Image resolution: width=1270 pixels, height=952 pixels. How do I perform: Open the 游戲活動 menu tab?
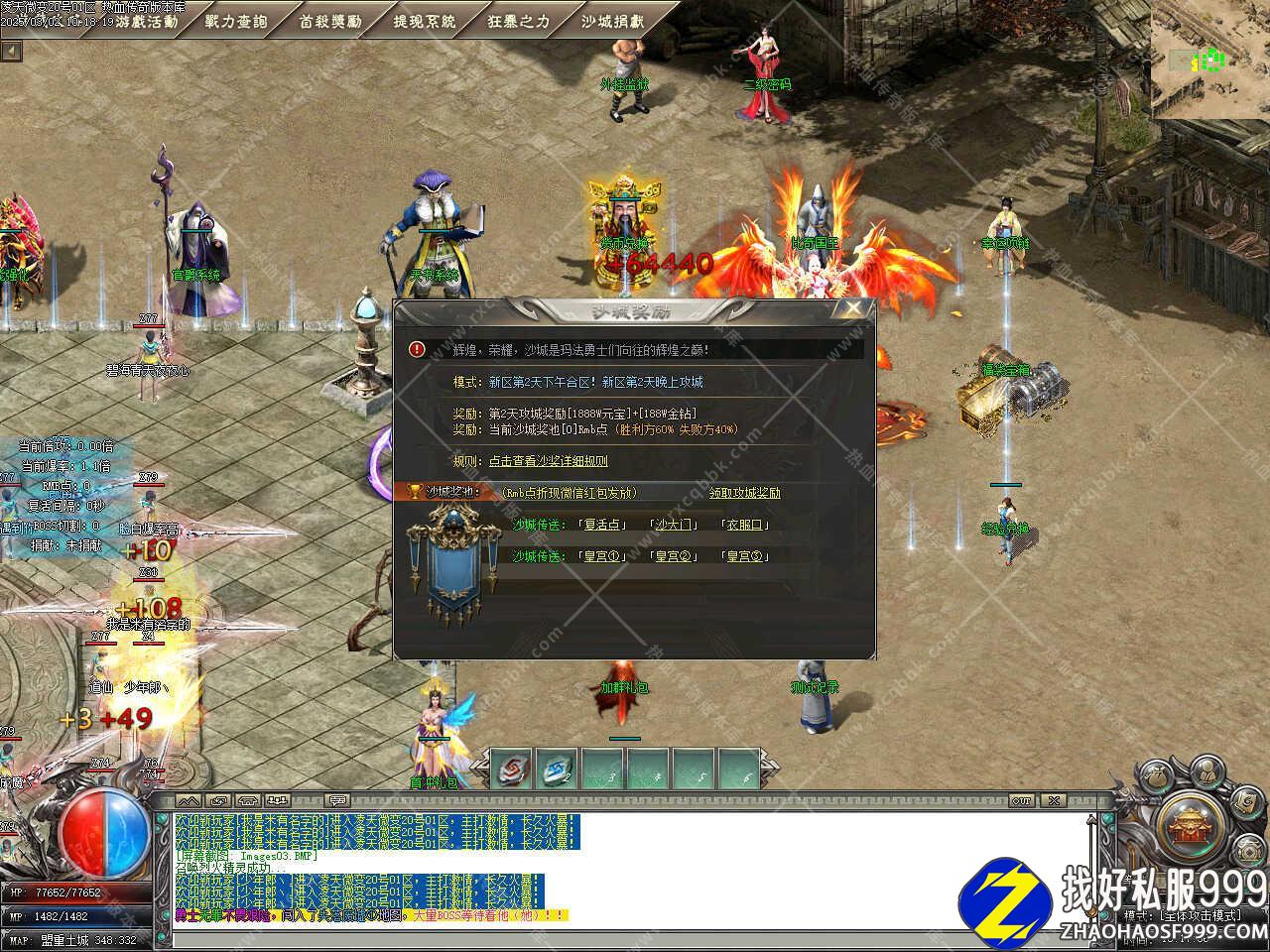tap(146, 21)
